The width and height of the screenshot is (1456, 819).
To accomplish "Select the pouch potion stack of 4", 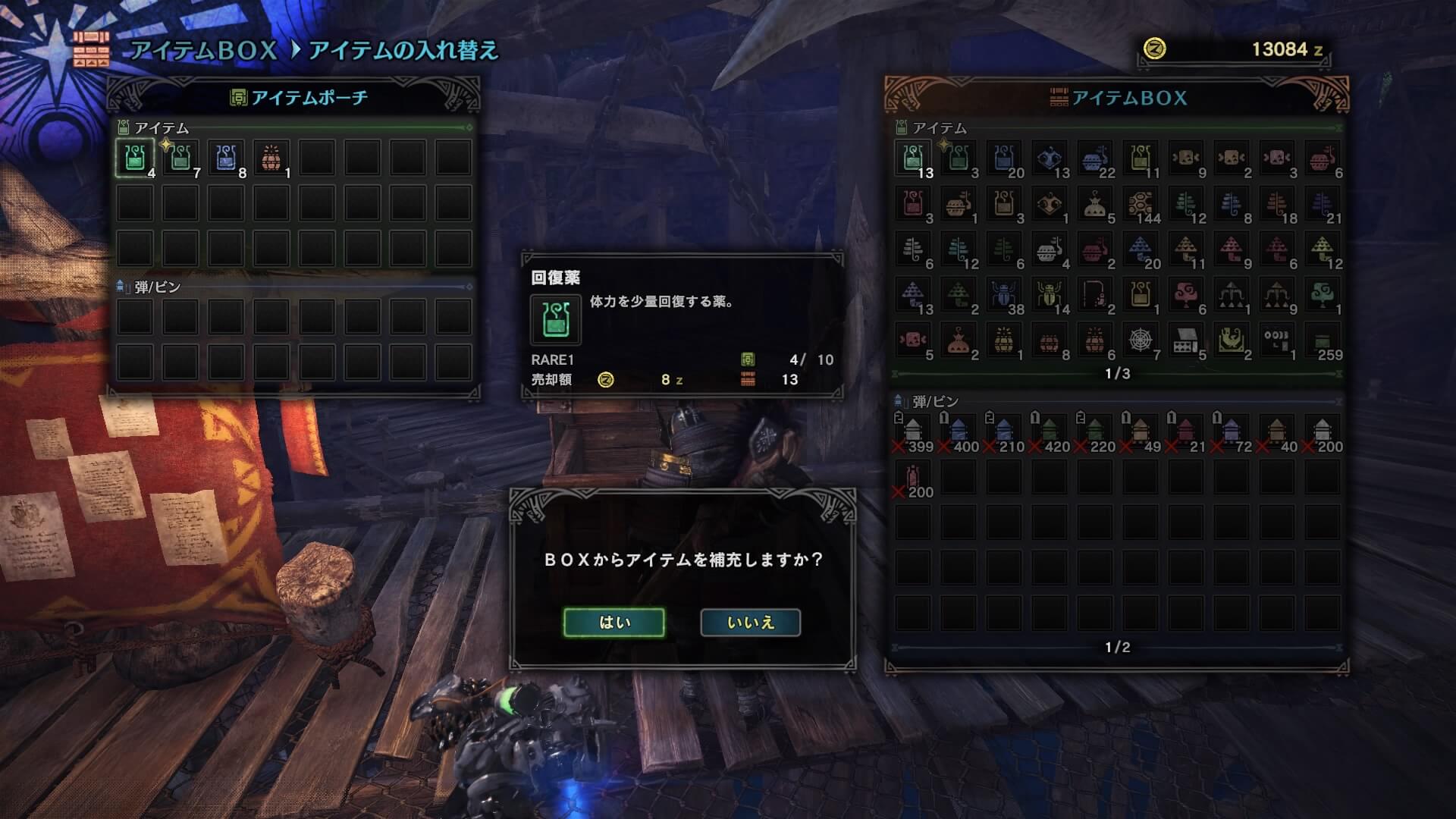I will (135, 158).
